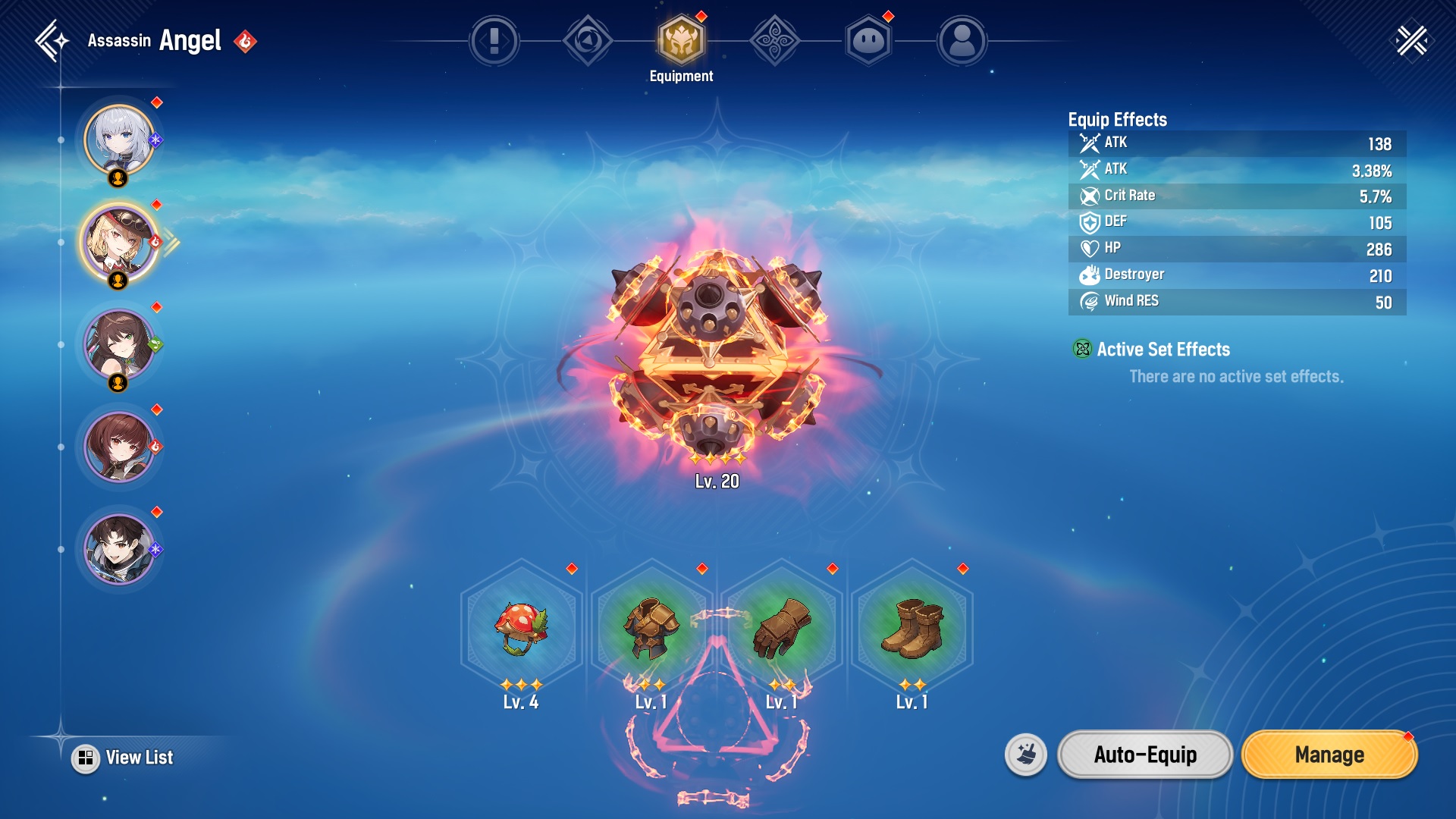1456x819 pixels.
Task: Switch to the Equipment tab
Action: point(681,41)
